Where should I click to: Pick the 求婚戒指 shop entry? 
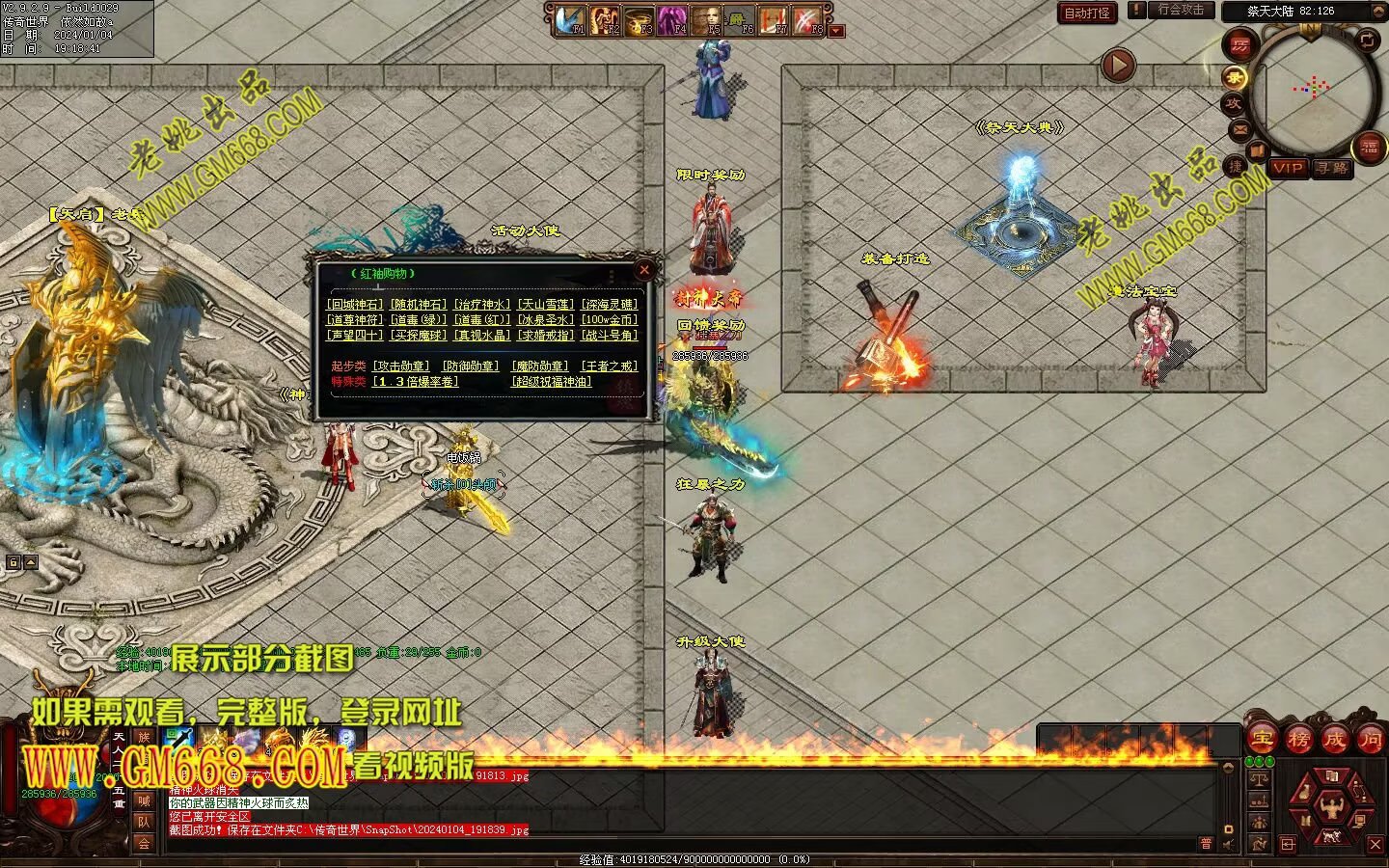tap(545, 336)
